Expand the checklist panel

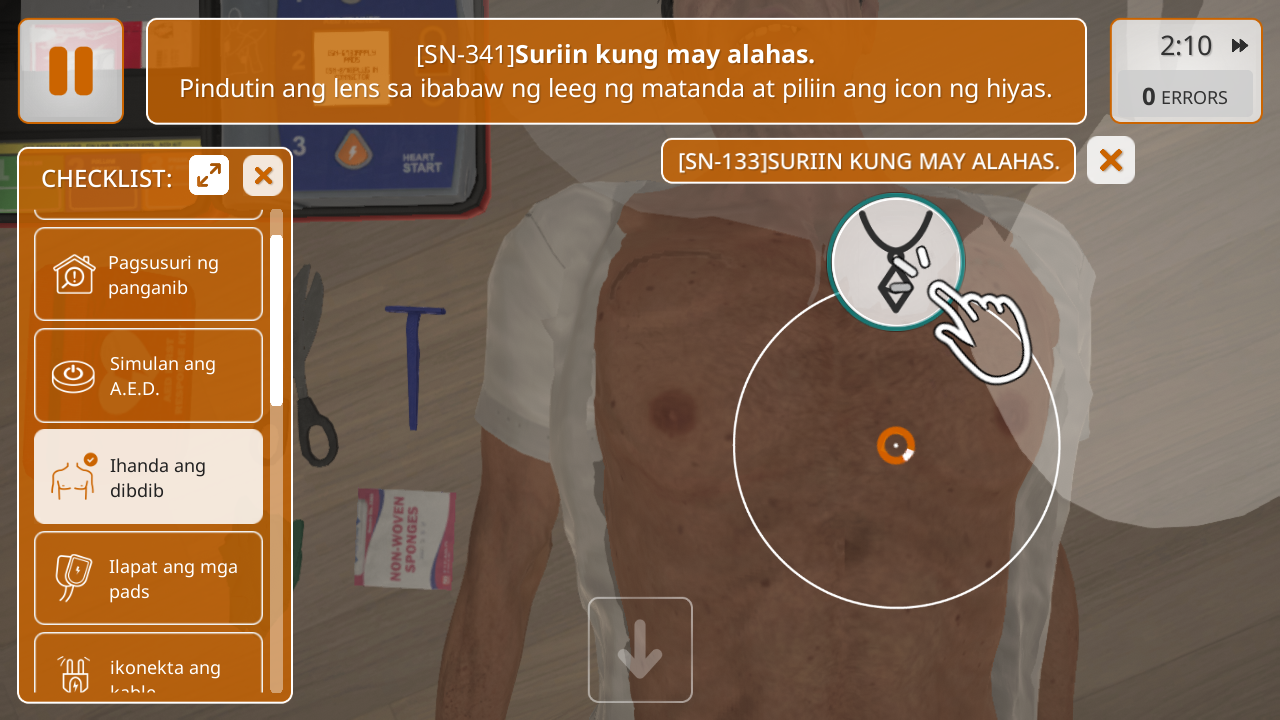click(x=209, y=176)
